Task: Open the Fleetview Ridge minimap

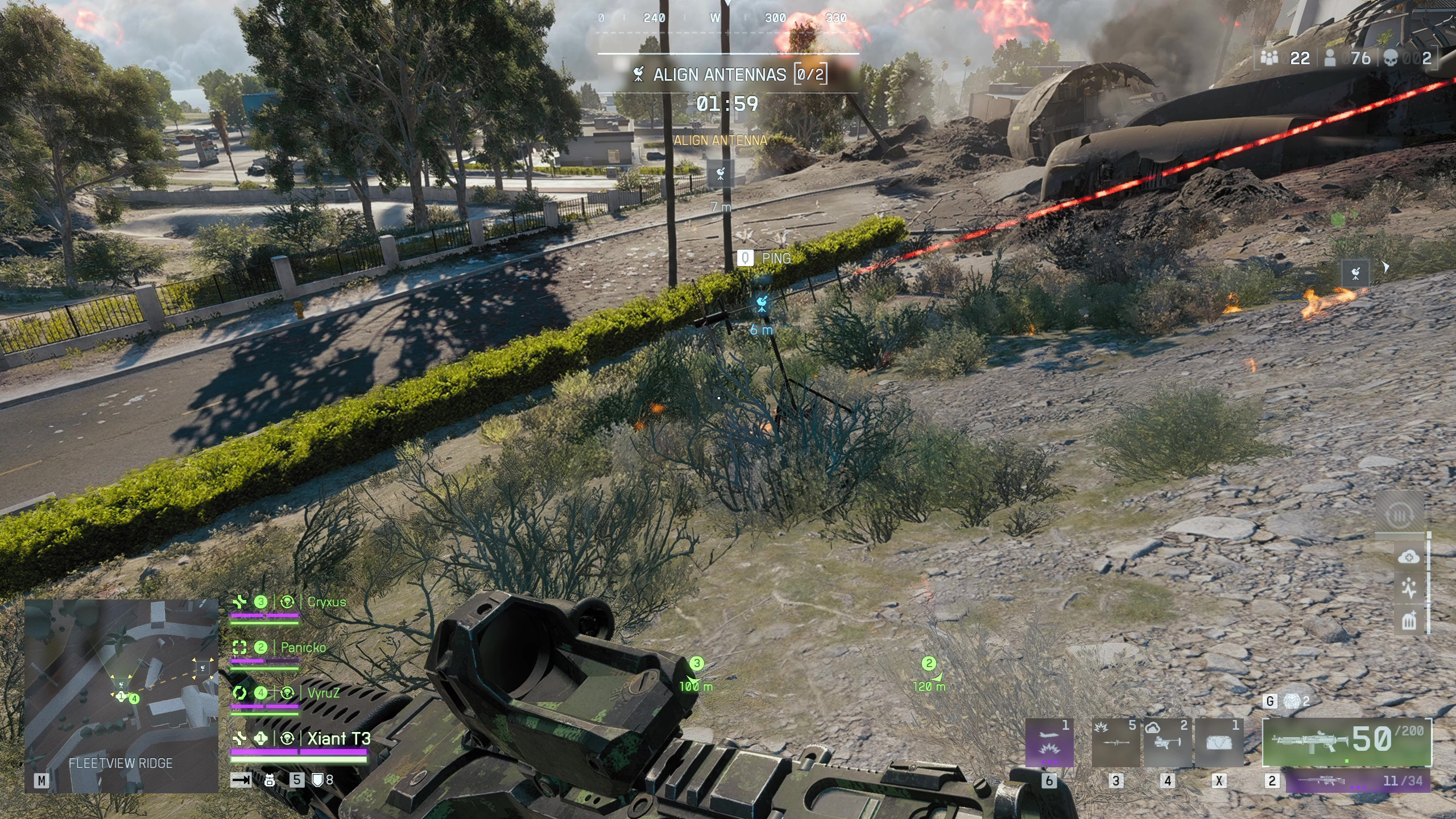Action: [121, 696]
